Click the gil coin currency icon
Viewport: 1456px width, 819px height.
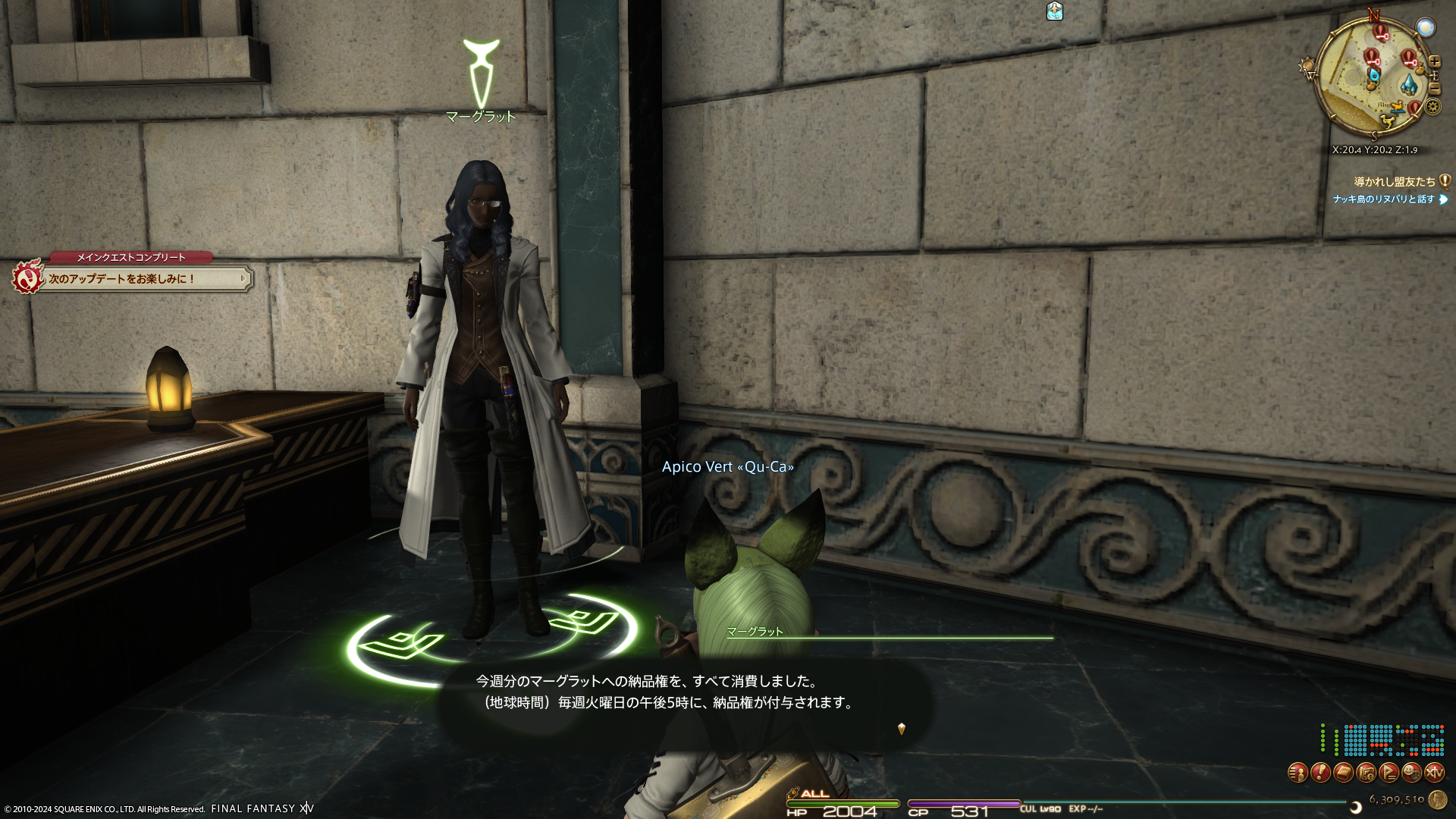1436,799
